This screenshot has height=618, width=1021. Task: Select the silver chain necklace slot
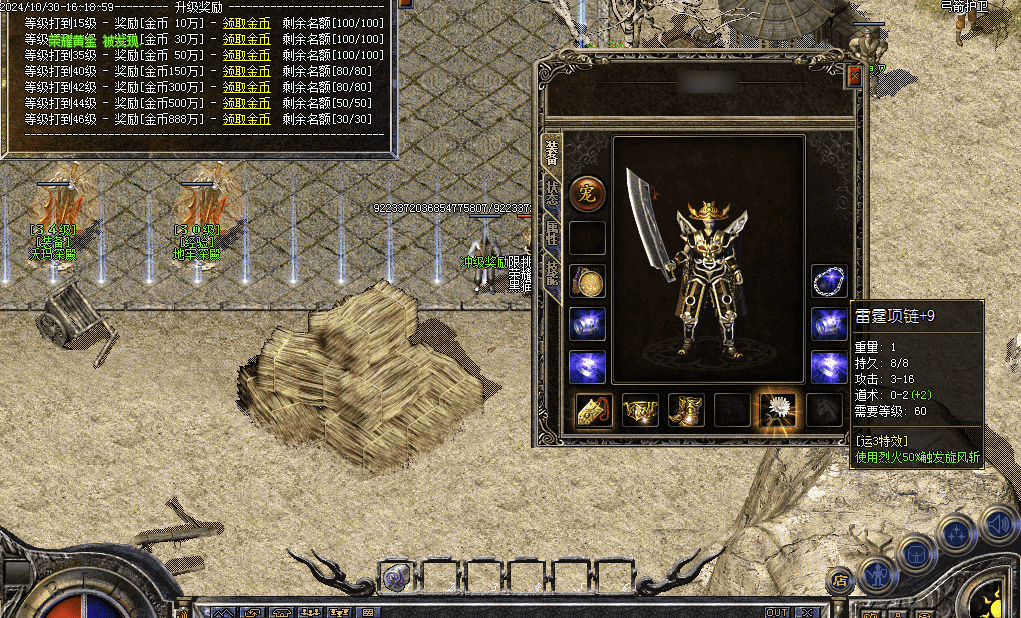[828, 281]
